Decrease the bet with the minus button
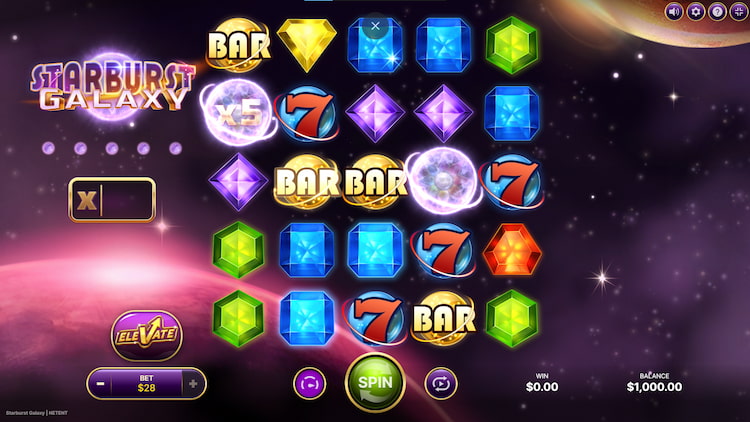Screen dimensions: 750x422 (x=100, y=383)
